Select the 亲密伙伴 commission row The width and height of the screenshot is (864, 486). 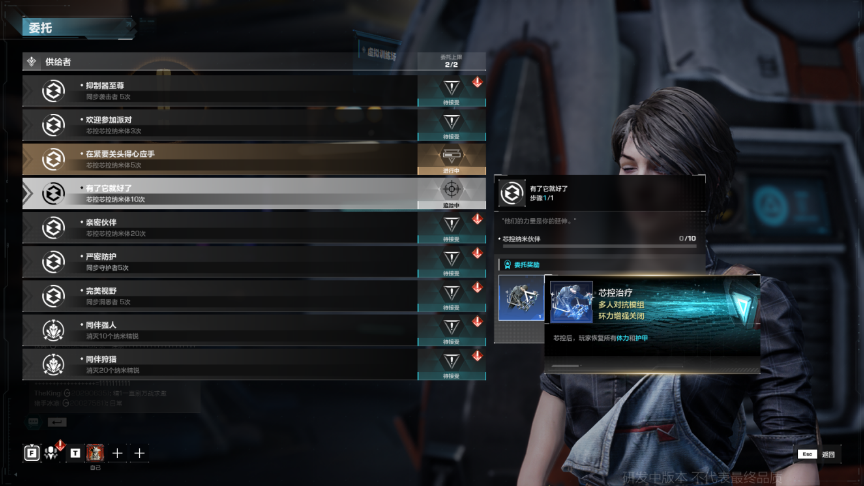tap(220, 227)
